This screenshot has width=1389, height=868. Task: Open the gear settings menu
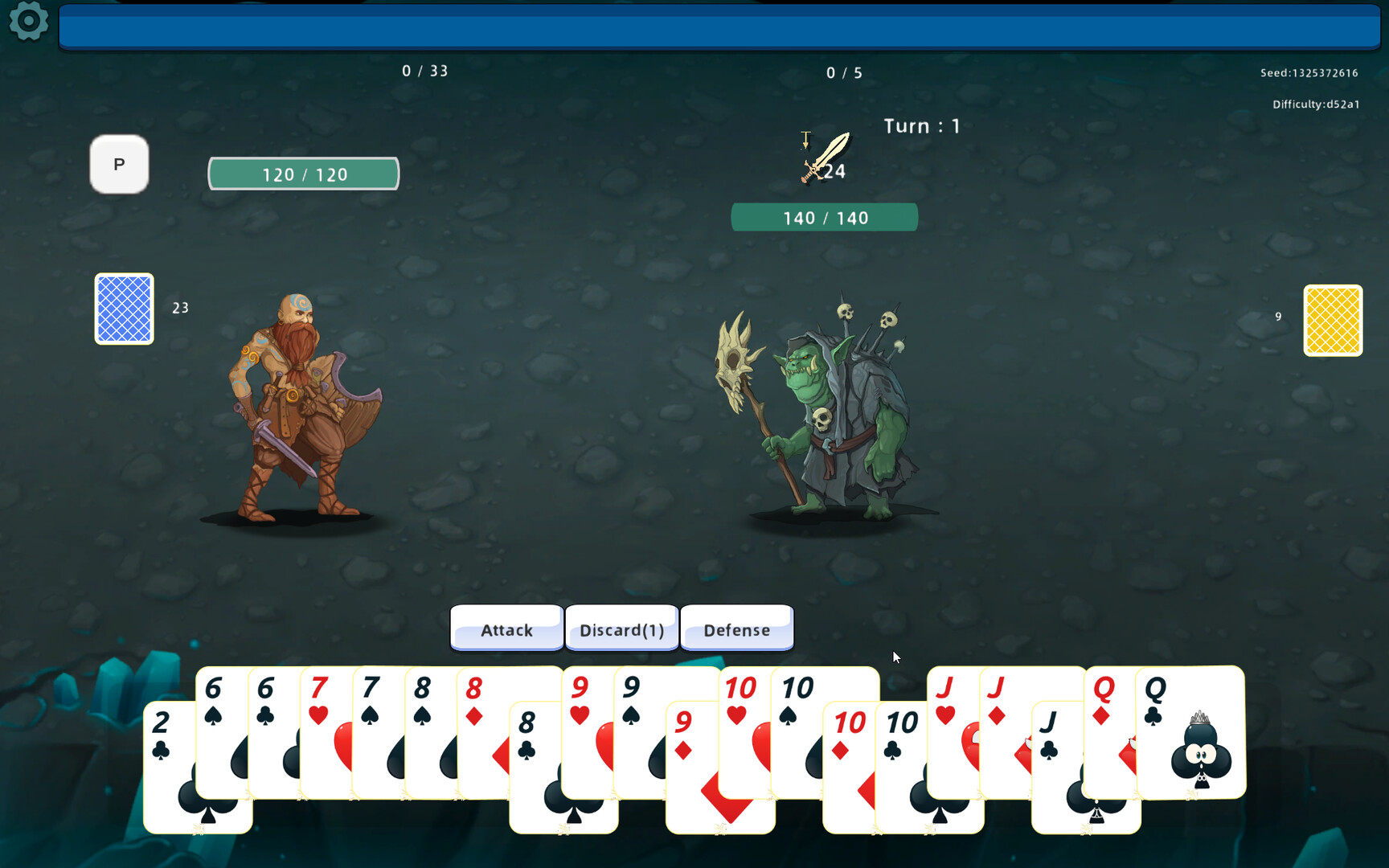coord(29,21)
